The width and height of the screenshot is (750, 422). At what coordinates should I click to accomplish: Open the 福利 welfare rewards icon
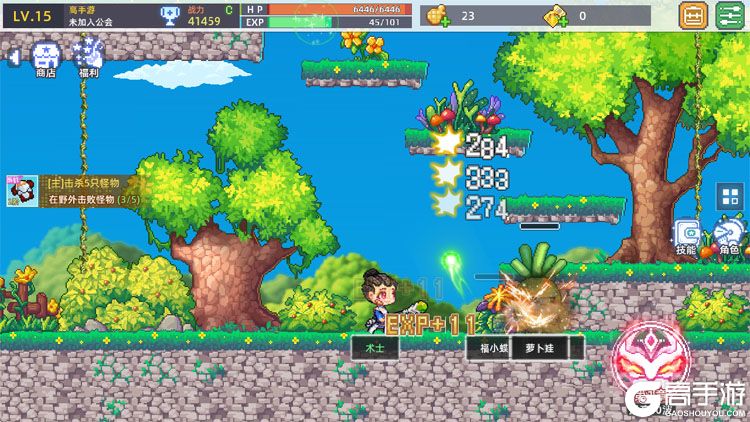(88, 58)
